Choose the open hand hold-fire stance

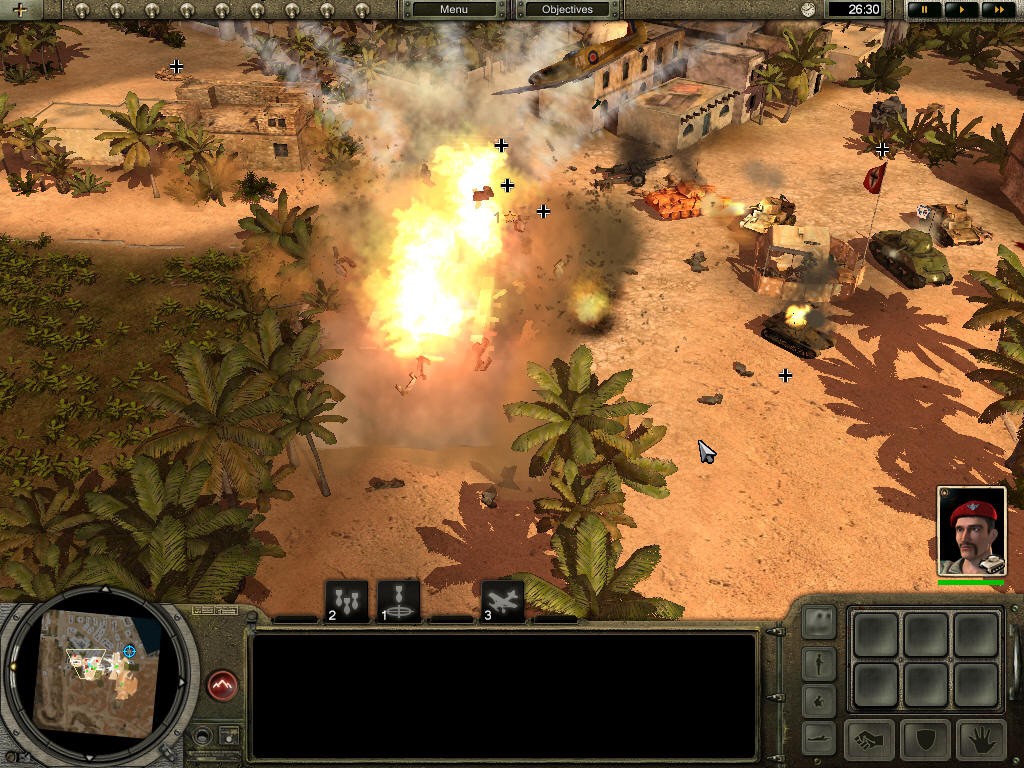coord(981,740)
